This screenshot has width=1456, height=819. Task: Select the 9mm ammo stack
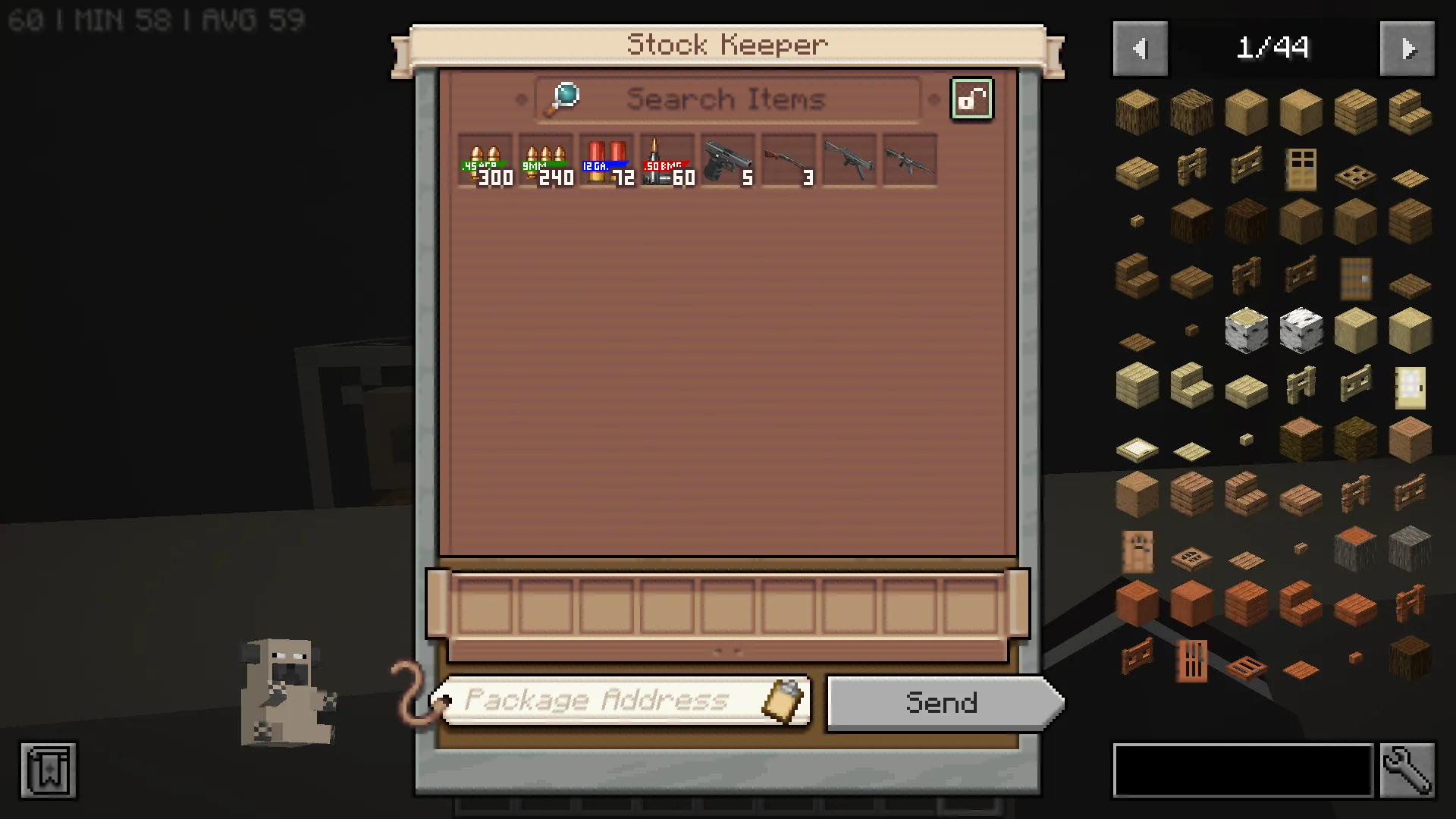(x=546, y=161)
